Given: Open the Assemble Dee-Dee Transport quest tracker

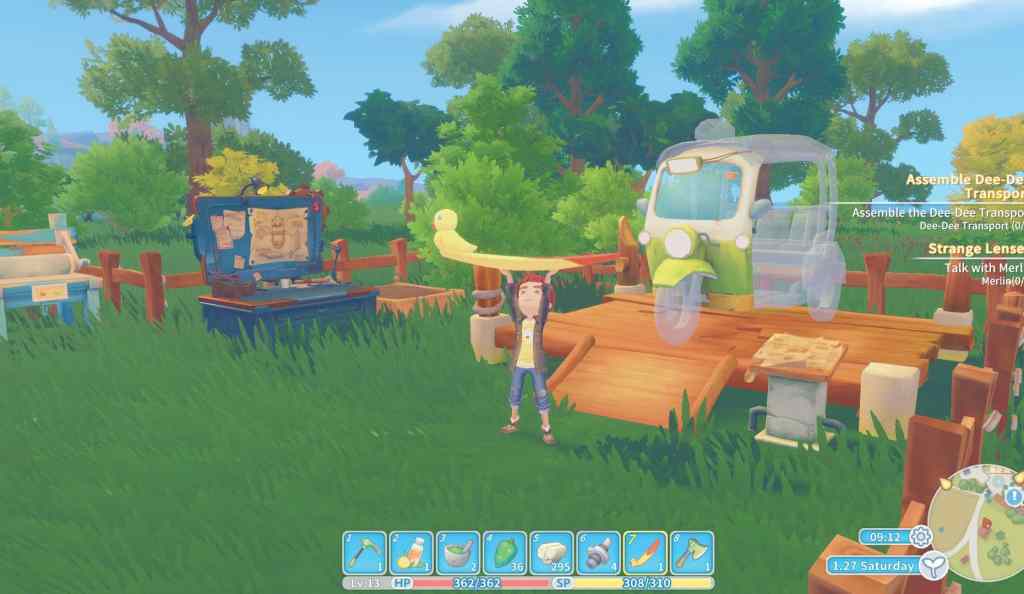Looking at the screenshot, I should point(965,187).
